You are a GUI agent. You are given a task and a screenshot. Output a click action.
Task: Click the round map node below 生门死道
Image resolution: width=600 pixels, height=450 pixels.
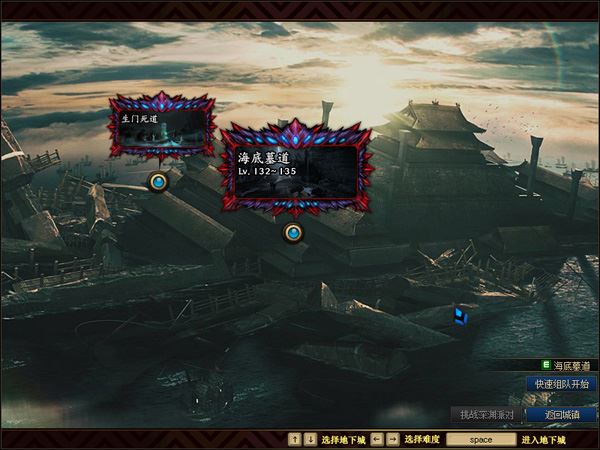pos(158,181)
